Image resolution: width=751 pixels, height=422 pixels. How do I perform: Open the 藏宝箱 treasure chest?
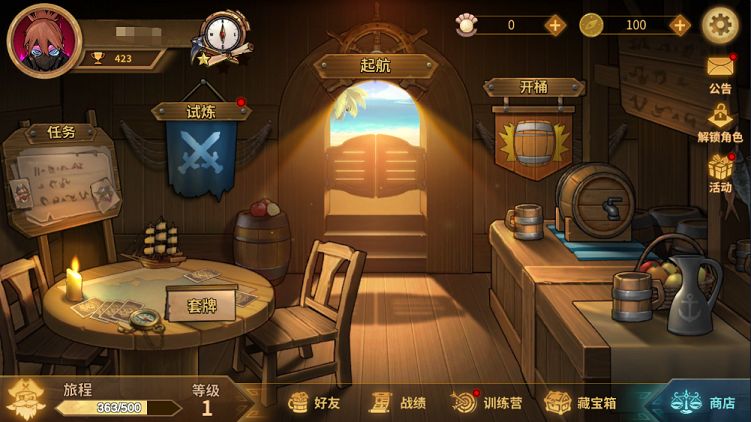581,402
